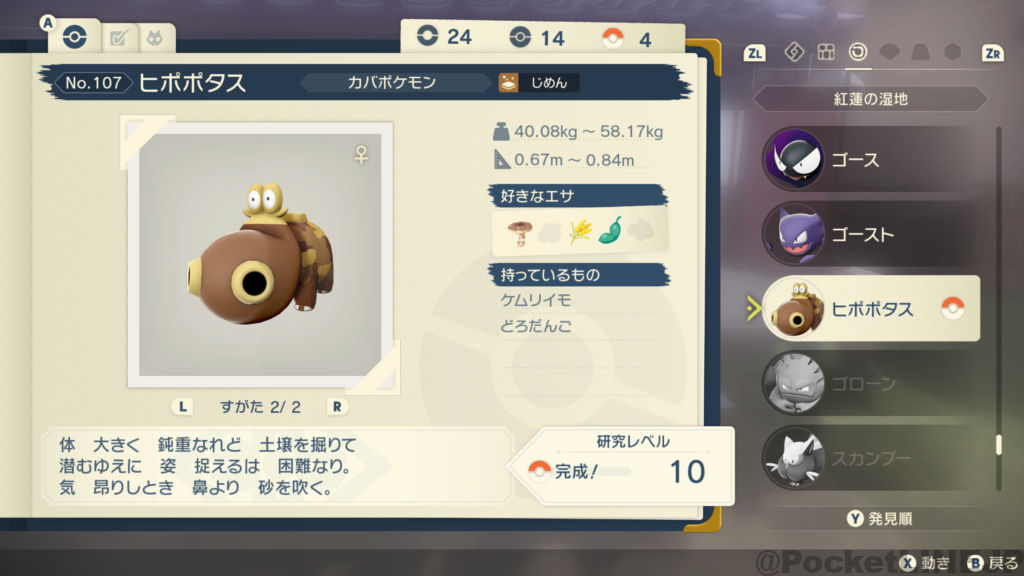Click the list scrollbar
1024x576 pixels.
[997, 300]
